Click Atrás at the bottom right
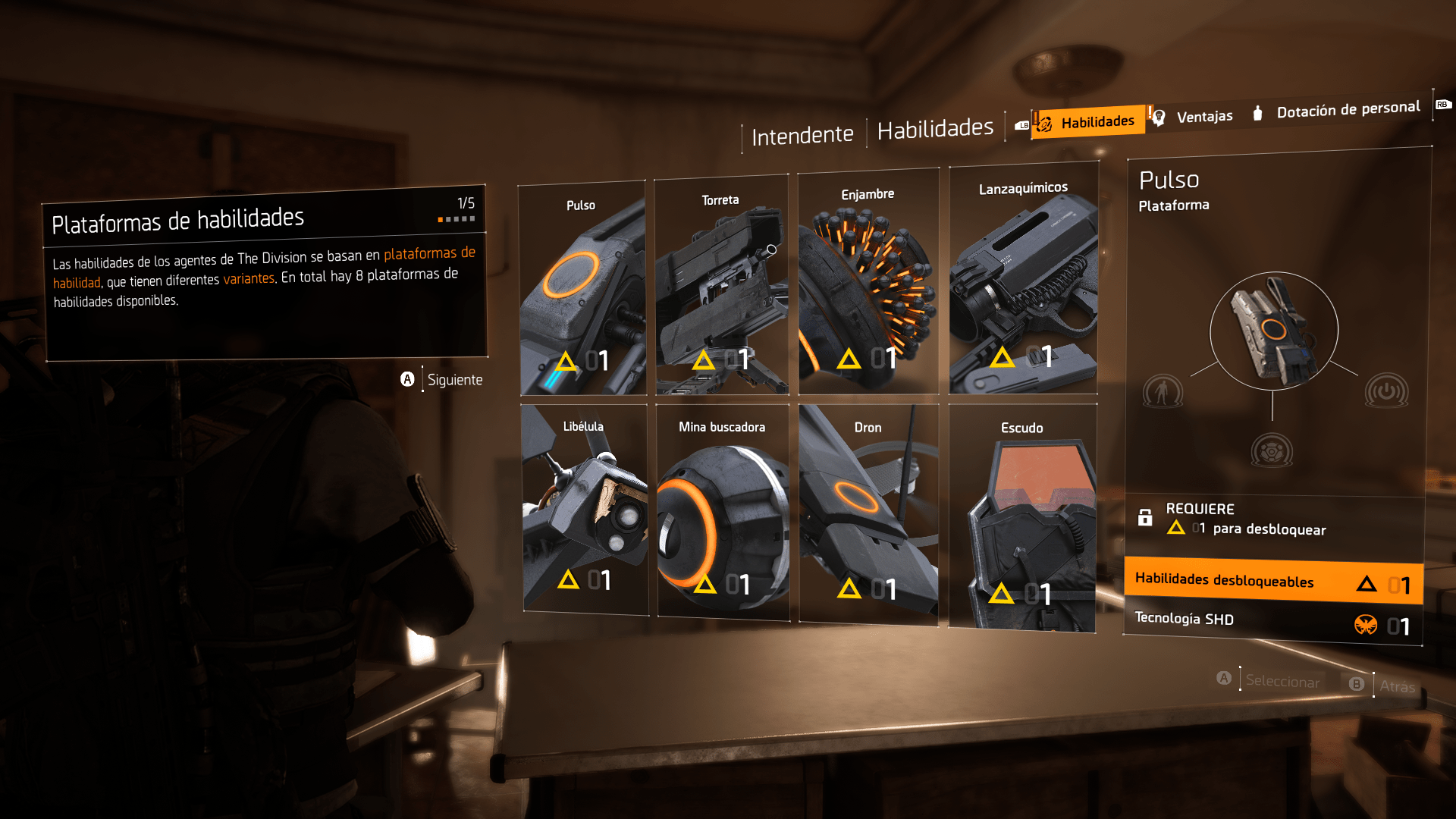Viewport: 1456px width, 819px height. pyautogui.click(x=1398, y=684)
